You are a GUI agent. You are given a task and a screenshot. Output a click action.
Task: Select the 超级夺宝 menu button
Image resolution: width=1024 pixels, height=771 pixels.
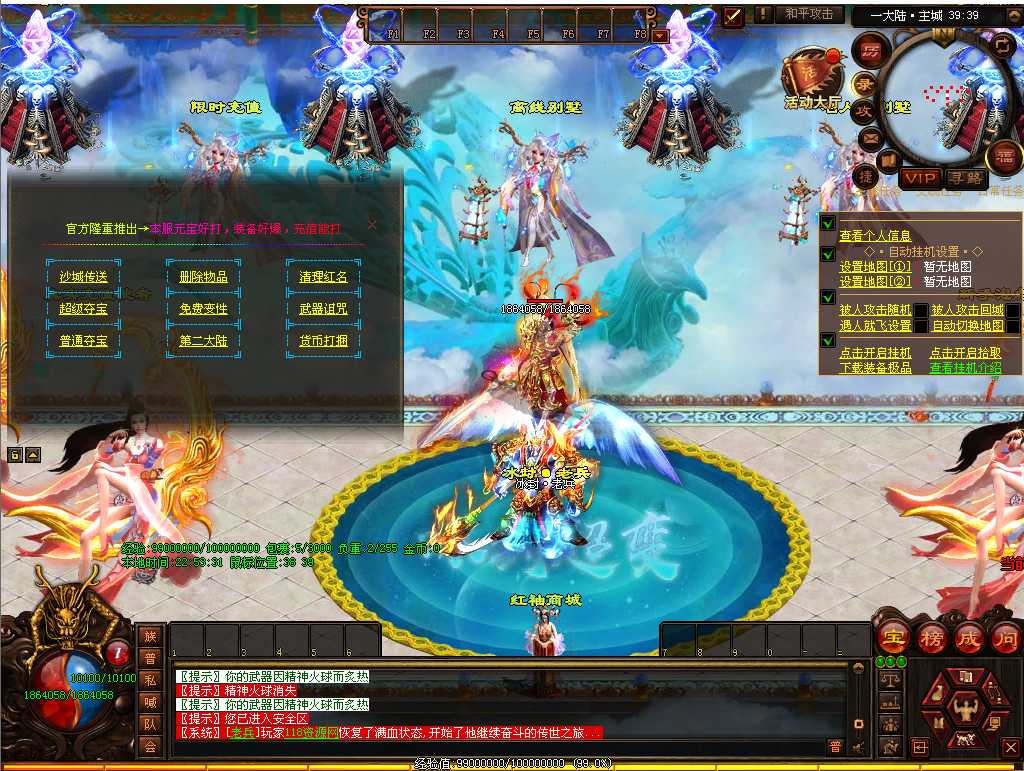pos(83,309)
